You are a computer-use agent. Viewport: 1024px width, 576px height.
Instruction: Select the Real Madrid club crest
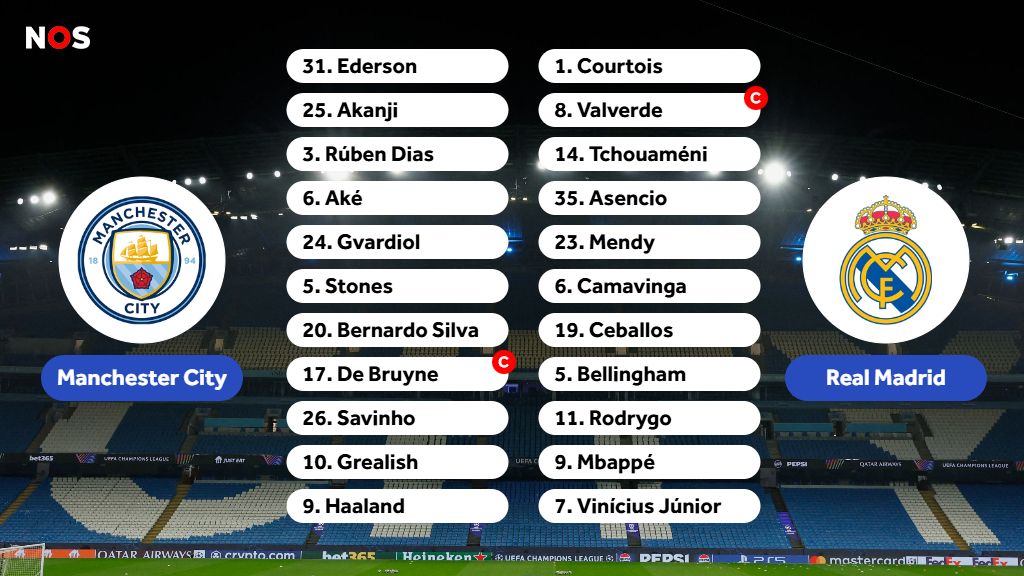coord(885,260)
